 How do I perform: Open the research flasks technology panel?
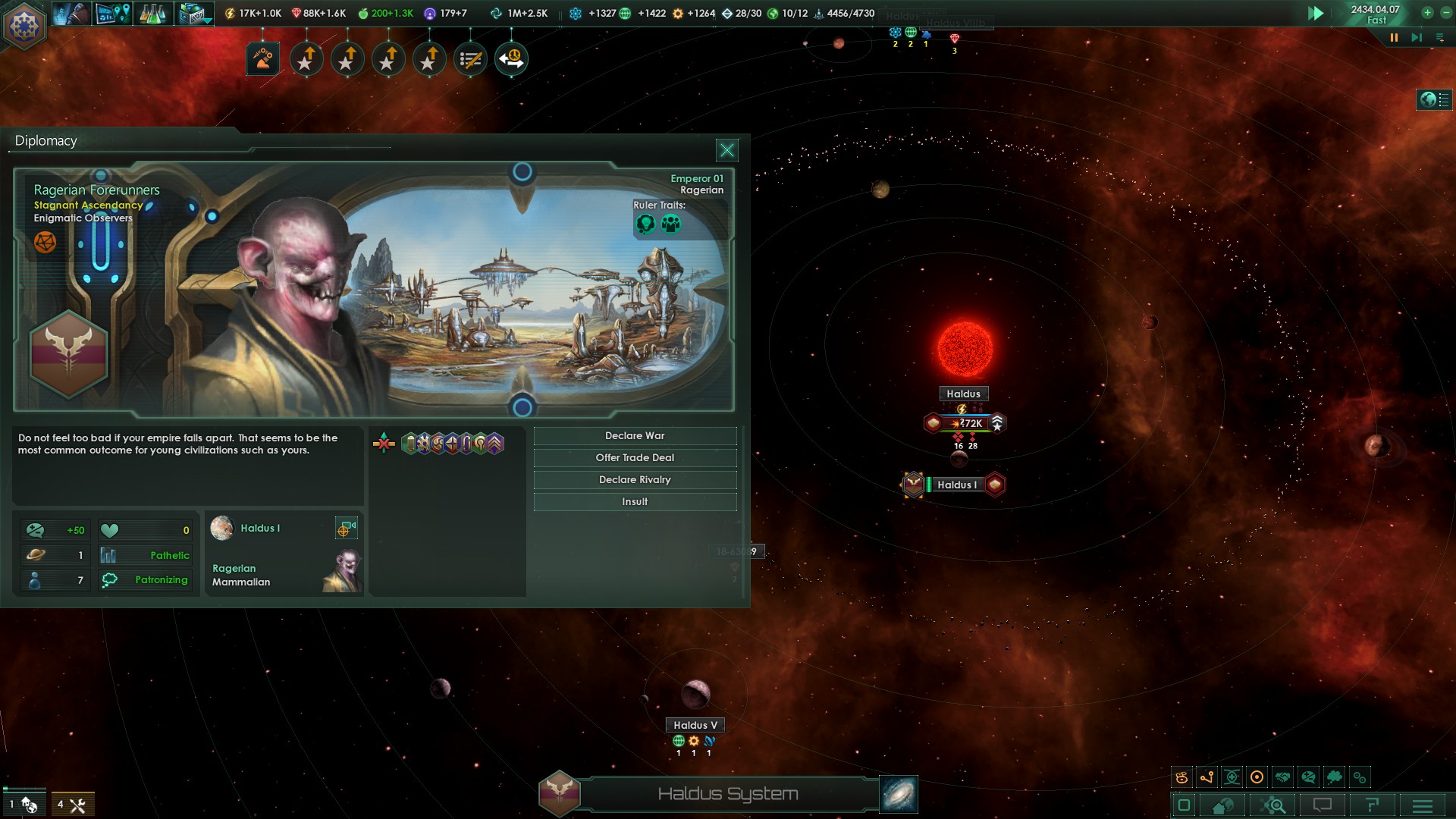[x=152, y=14]
